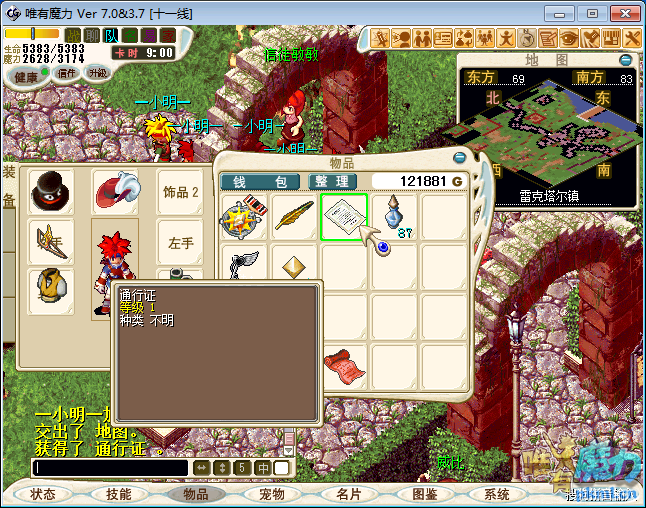Screen dimensions: 646x508
Task: Close the game window
Action: click(622, 14)
